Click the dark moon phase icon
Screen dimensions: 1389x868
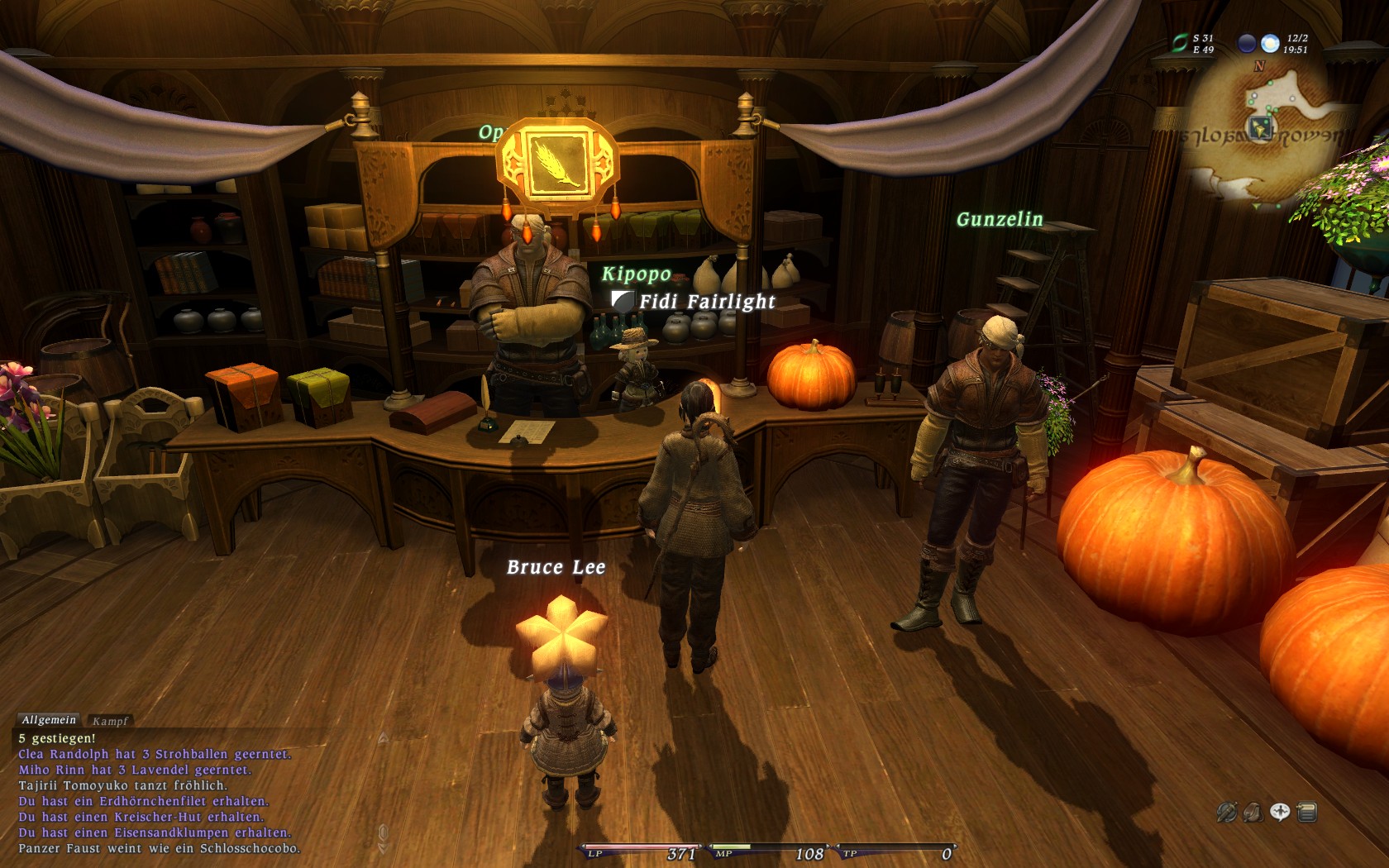[x=1248, y=43]
